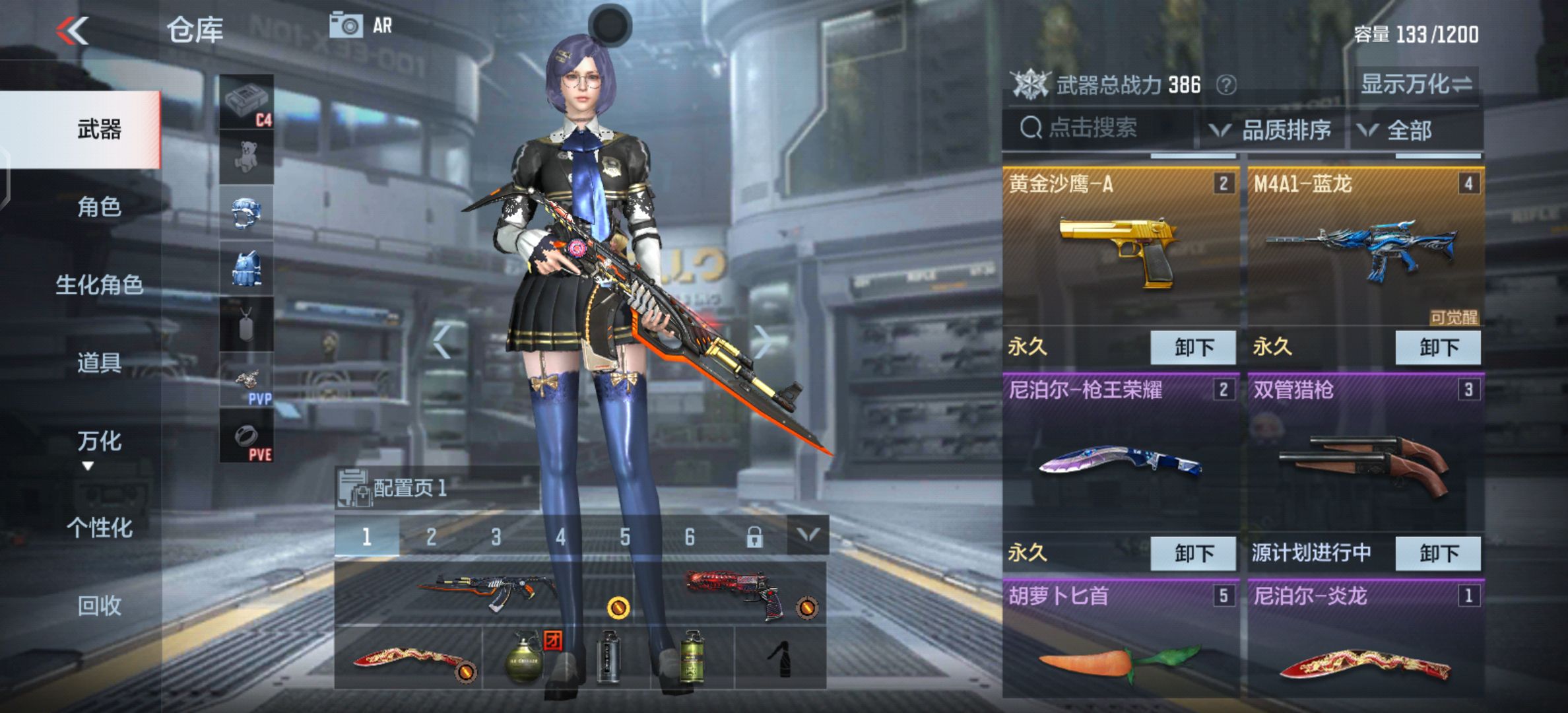This screenshot has width=1568, height=713.
Task: Toggle the 显示万化 display button
Action: pos(1416,85)
